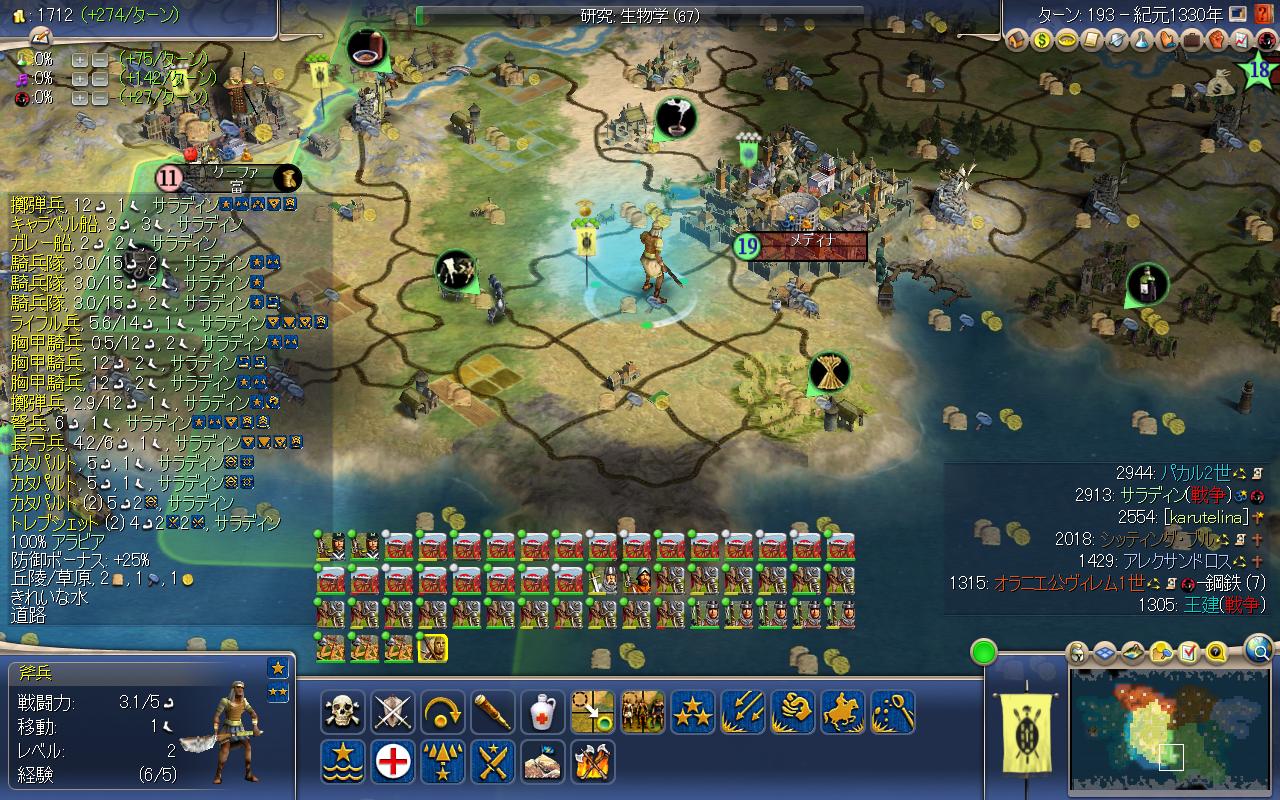This screenshot has height=800, width=1280.
Task: Increase the espionage rate plus button
Action: tap(80, 99)
